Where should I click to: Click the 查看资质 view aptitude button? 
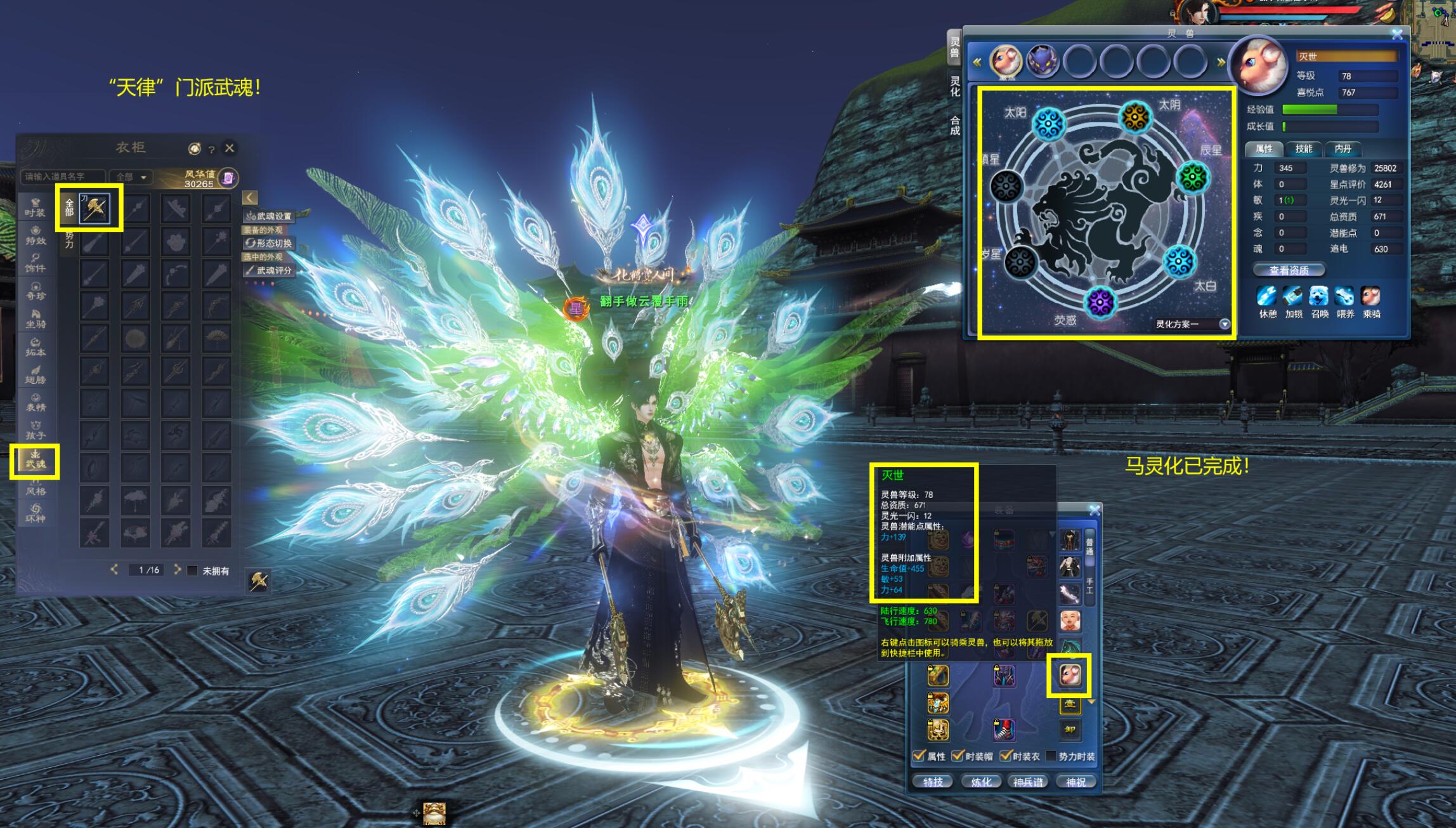[x=1289, y=270]
